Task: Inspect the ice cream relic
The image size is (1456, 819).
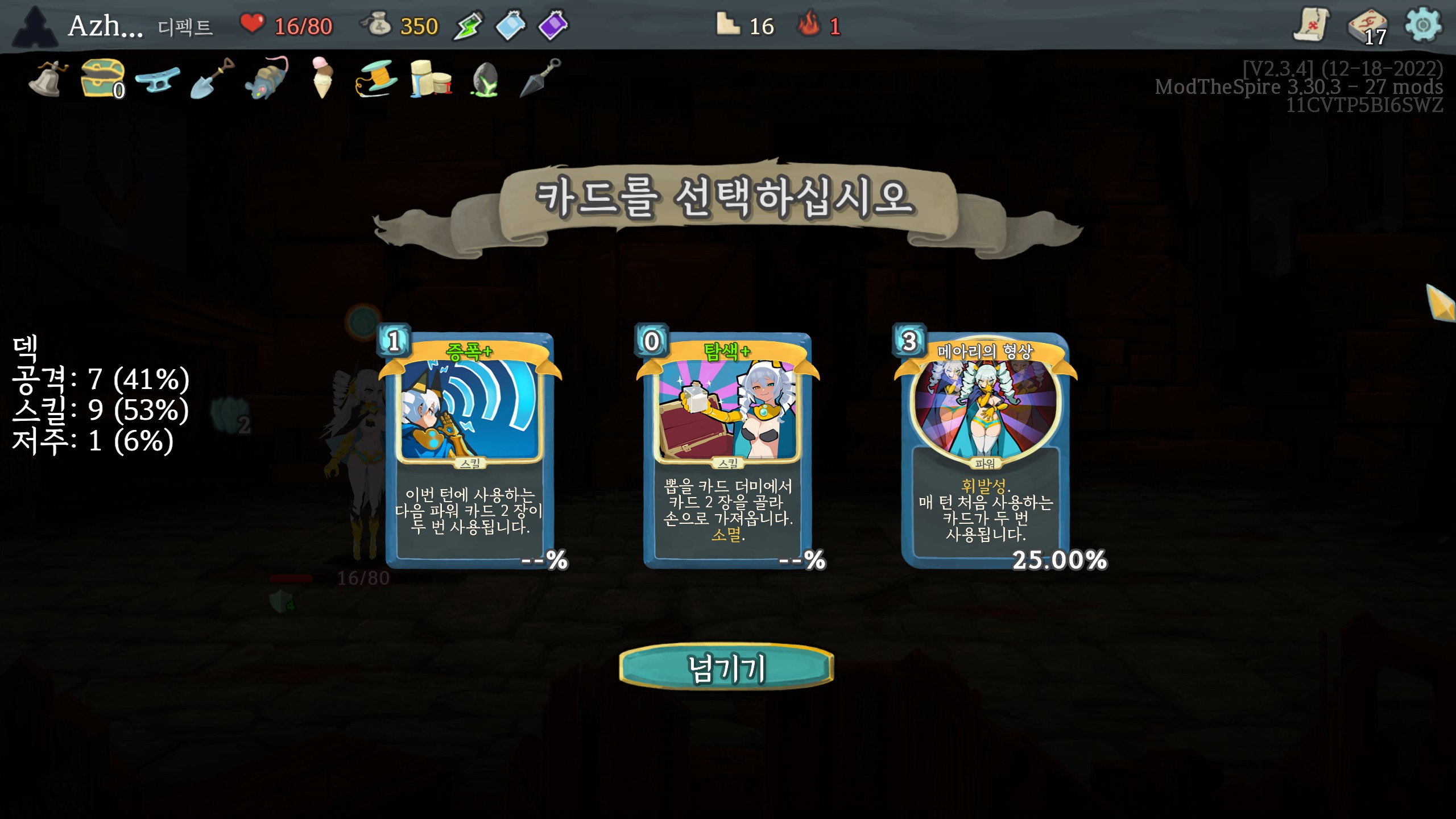Action: [322, 78]
